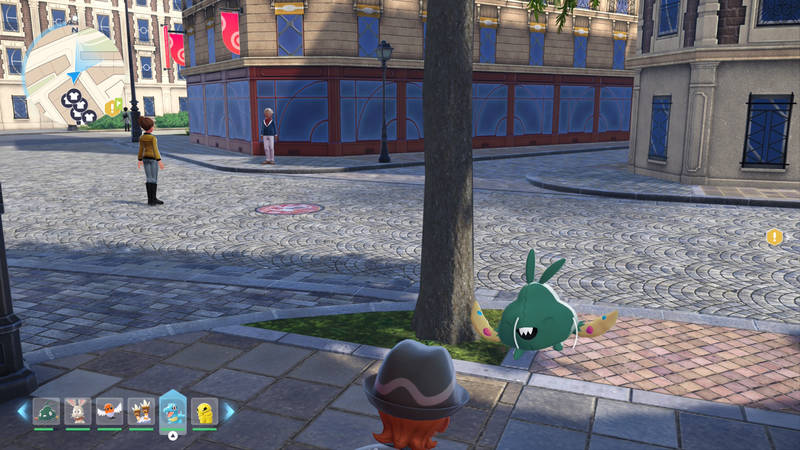Screen dimensions: 800x450
Task: Click the left arrow beside the party bar
Action: point(22,411)
